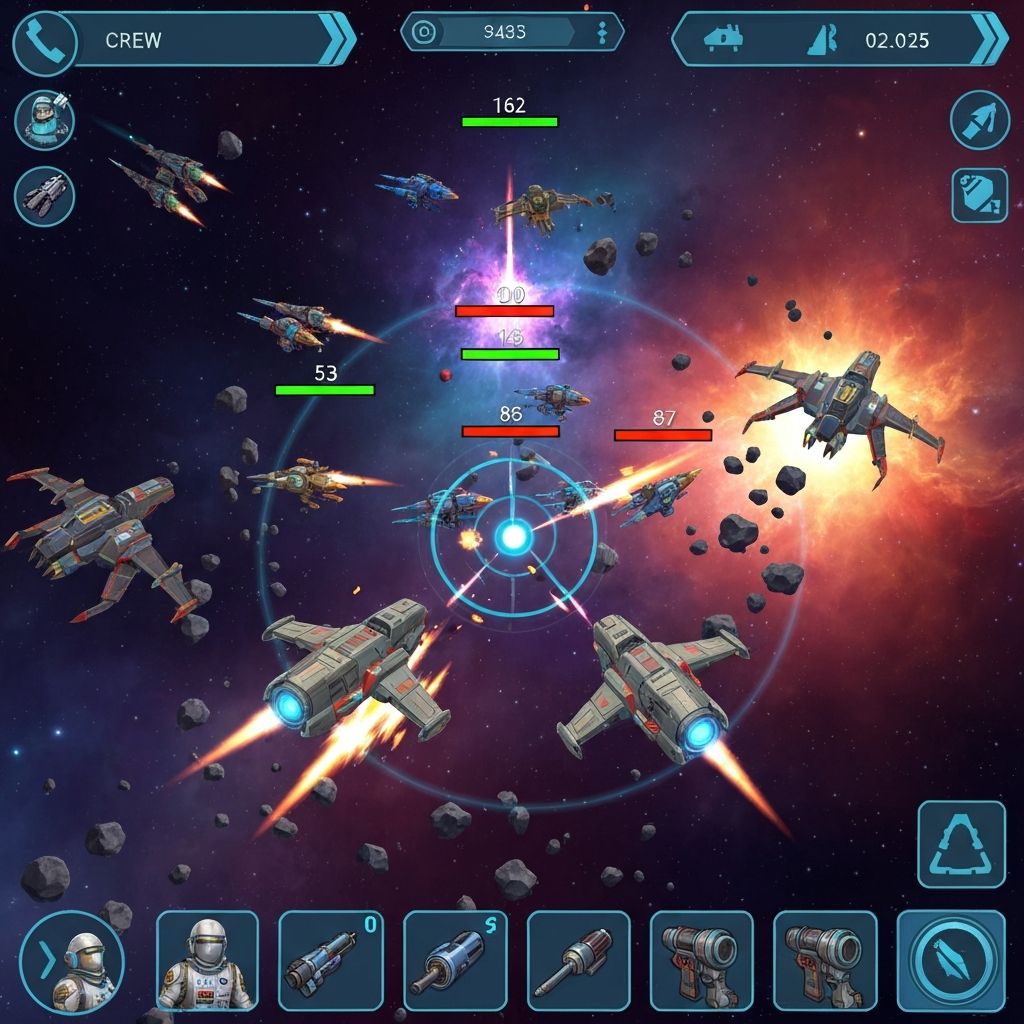Open the CREW panel
This screenshot has width=1024, height=1024.
tap(200, 40)
